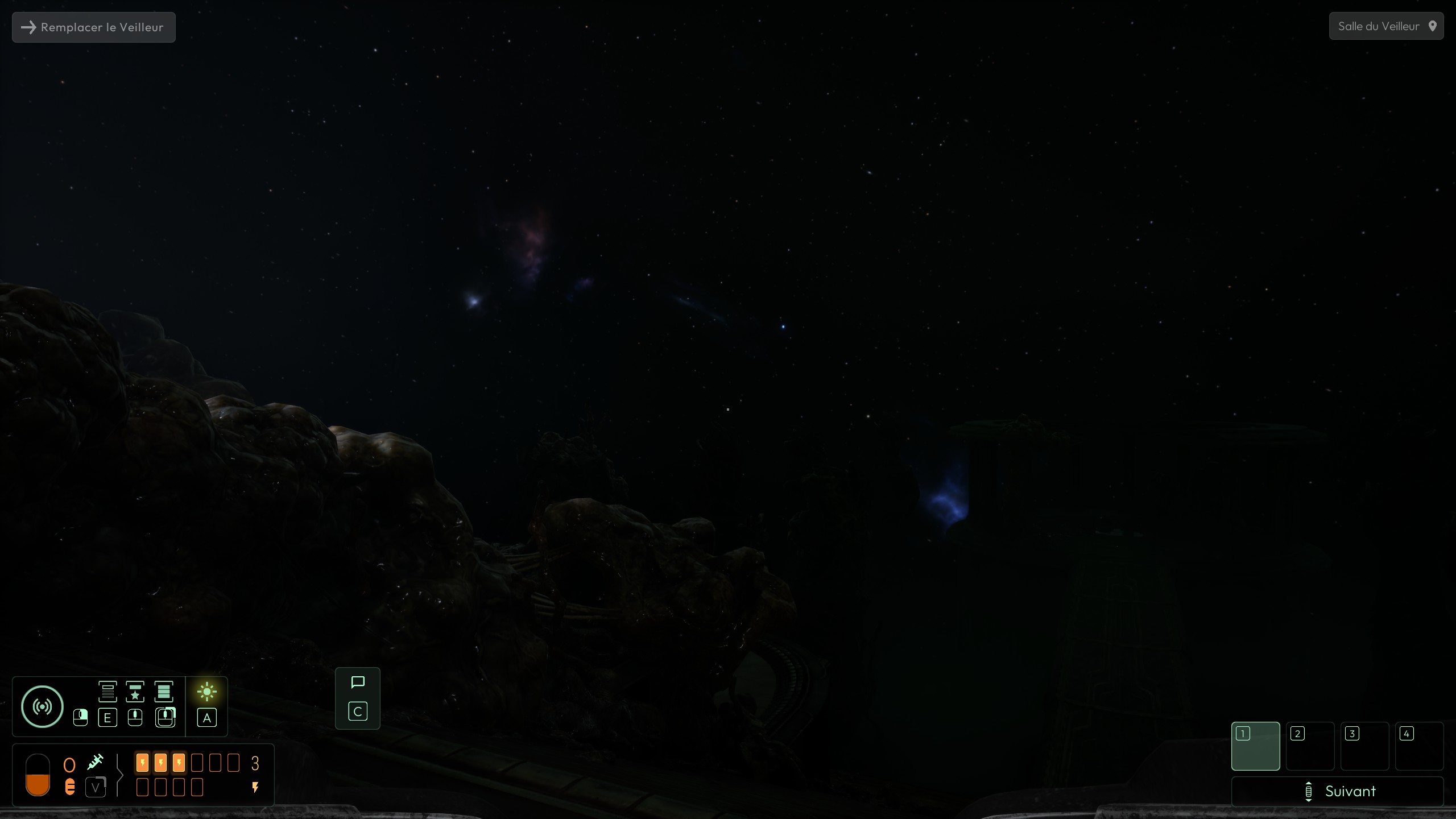Image resolution: width=1456 pixels, height=819 pixels.
Task: Select the scan mode icon with thin lines
Action: (x=107, y=692)
